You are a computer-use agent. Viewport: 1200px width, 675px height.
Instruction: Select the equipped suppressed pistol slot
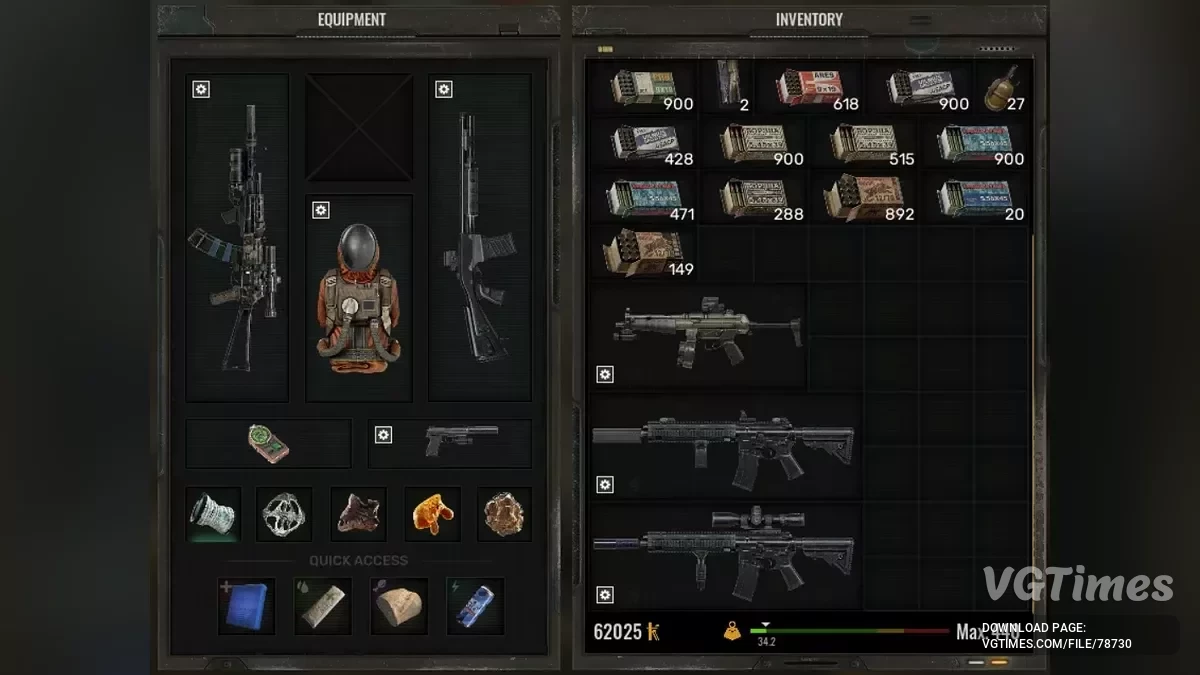point(459,441)
